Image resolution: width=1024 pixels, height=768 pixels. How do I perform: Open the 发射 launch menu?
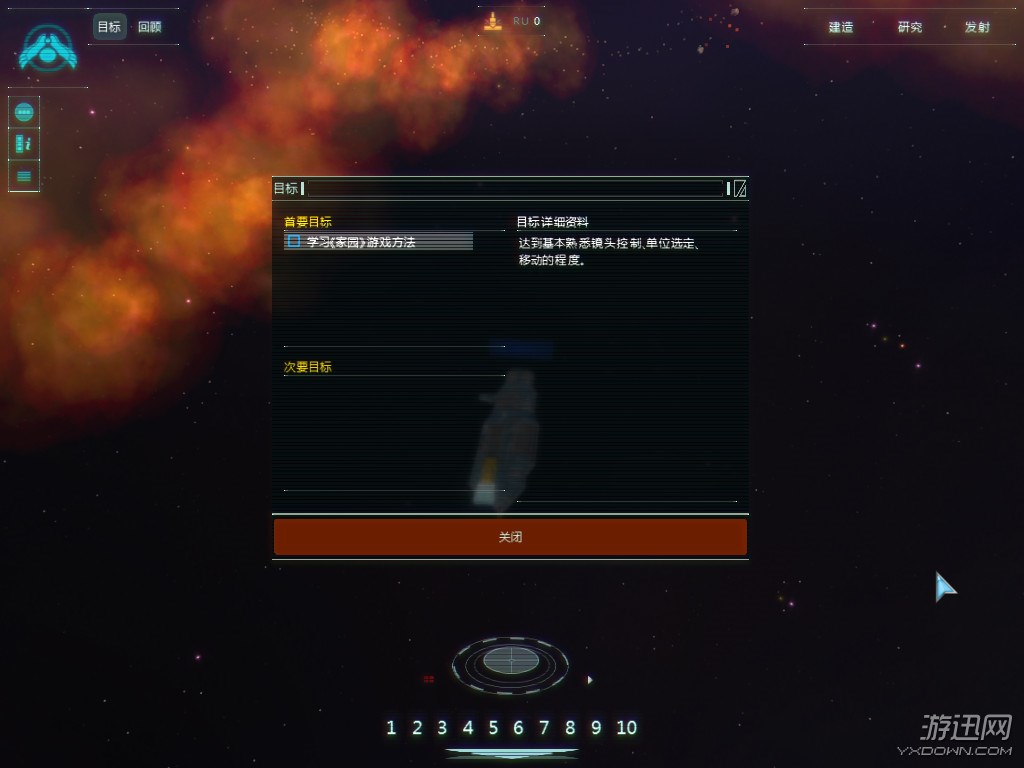click(x=977, y=27)
